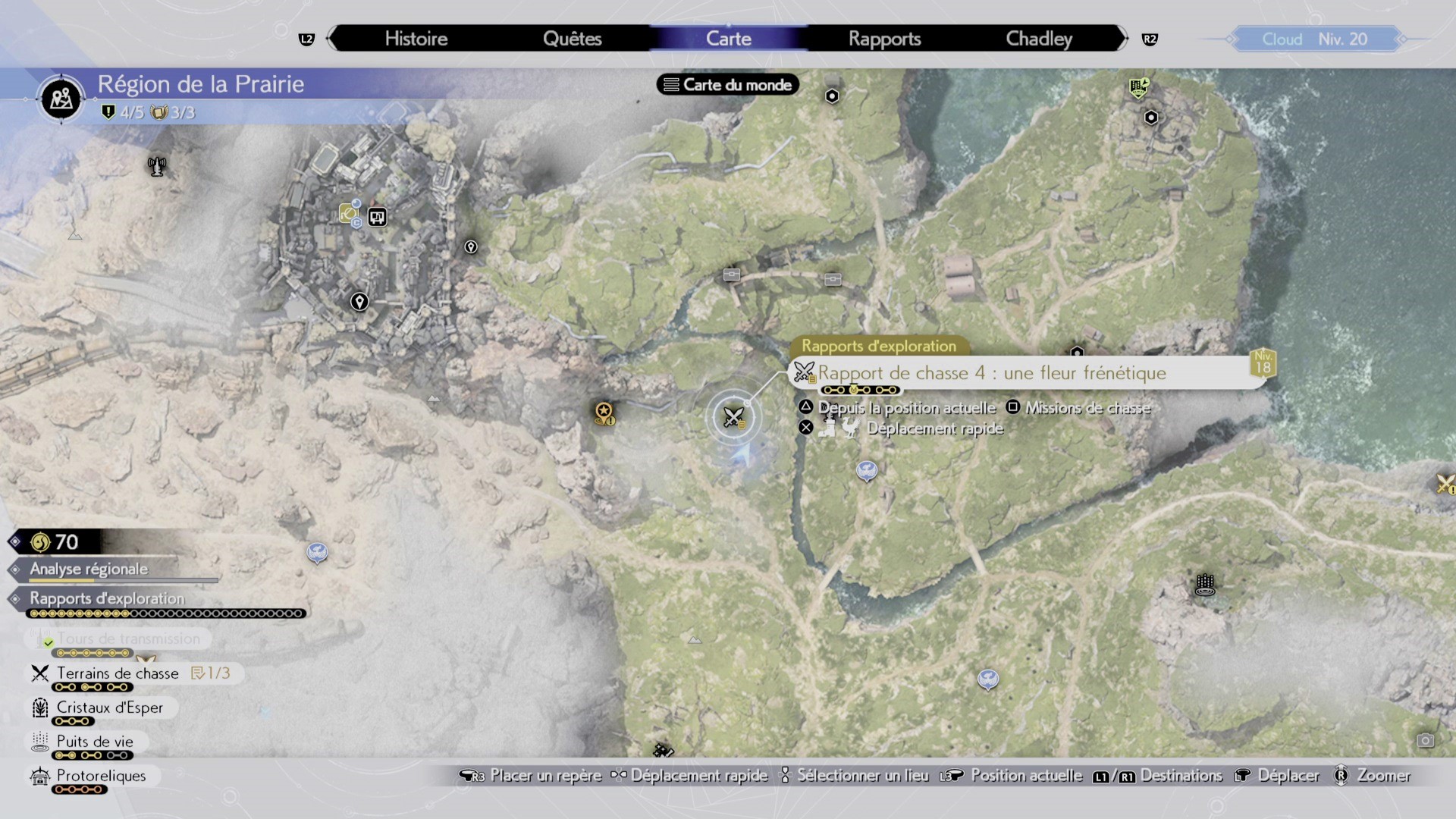
Task: Open the lifespring grid icon near bottom right
Action: click(1207, 586)
